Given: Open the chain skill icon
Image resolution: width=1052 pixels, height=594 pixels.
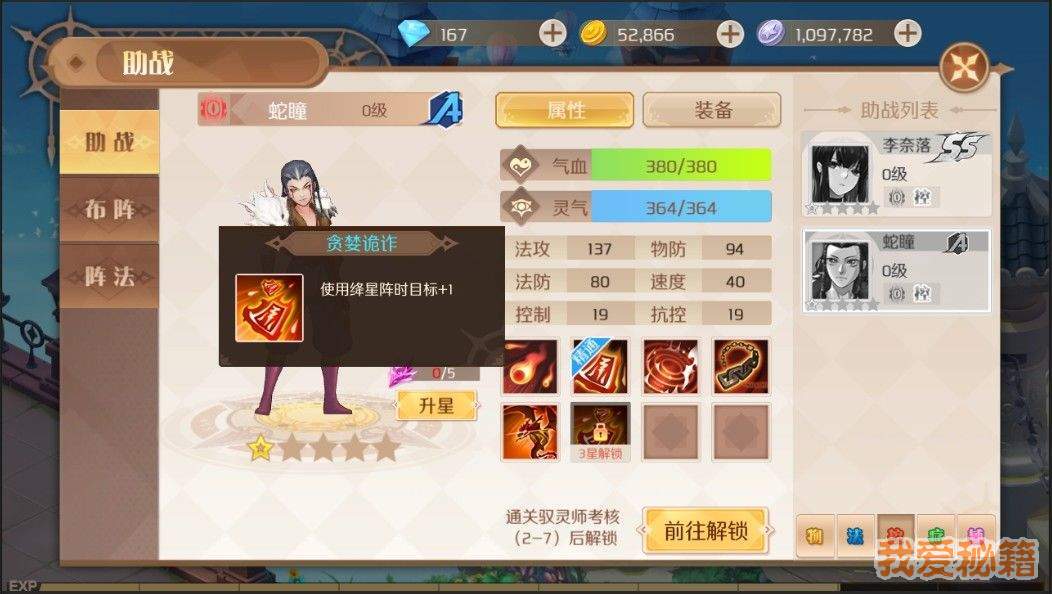Looking at the screenshot, I should (x=741, y=366).
